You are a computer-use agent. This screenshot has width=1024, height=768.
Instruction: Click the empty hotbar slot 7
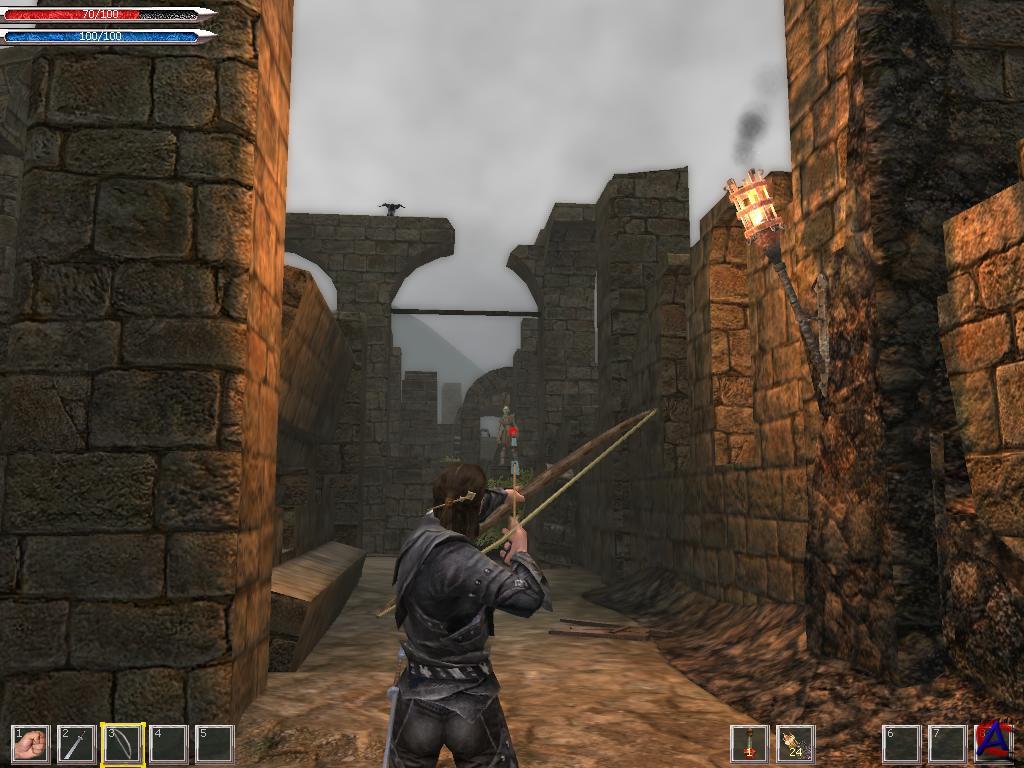point(947,744)
